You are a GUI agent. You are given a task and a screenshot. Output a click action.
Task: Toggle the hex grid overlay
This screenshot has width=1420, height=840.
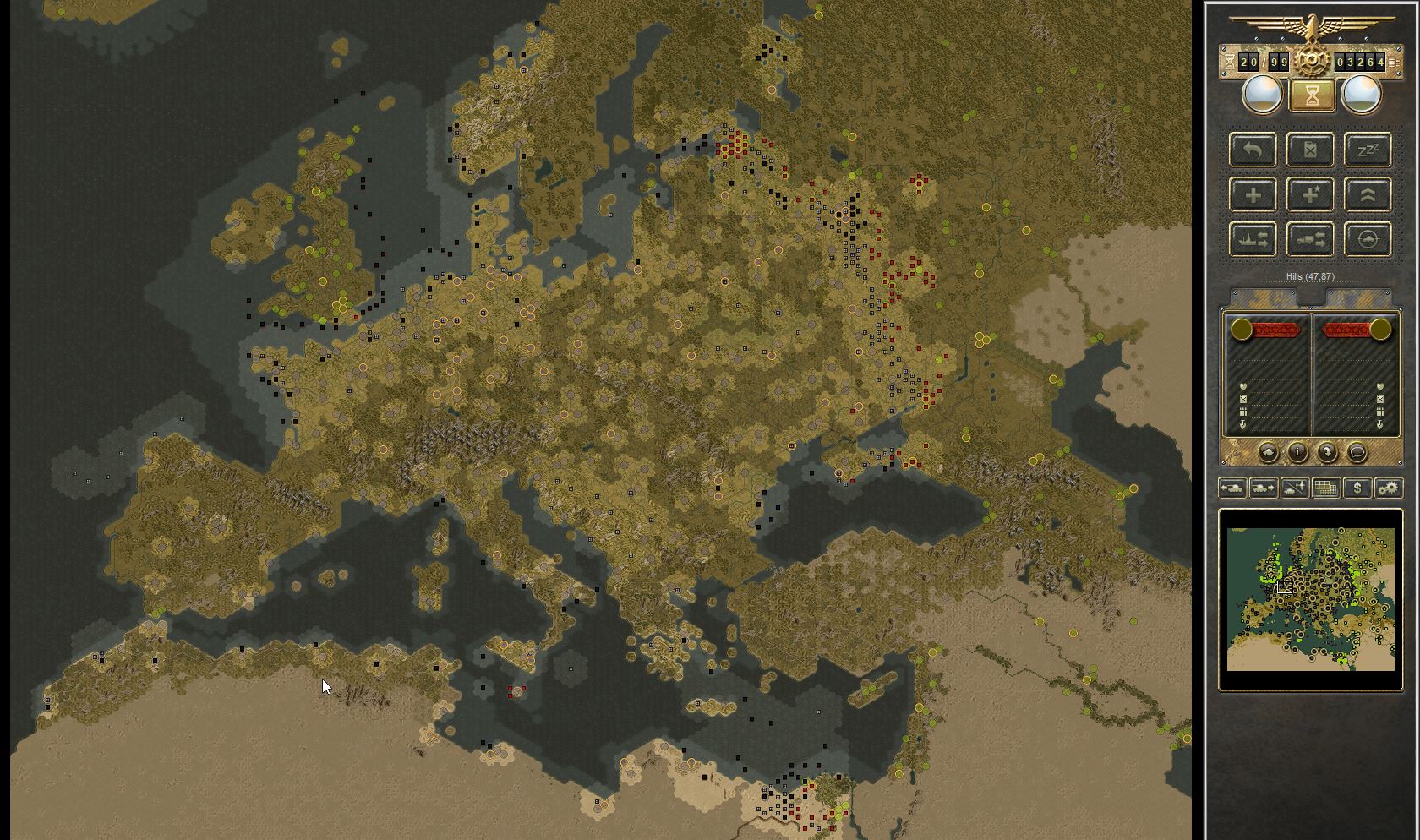[1325, 488]
